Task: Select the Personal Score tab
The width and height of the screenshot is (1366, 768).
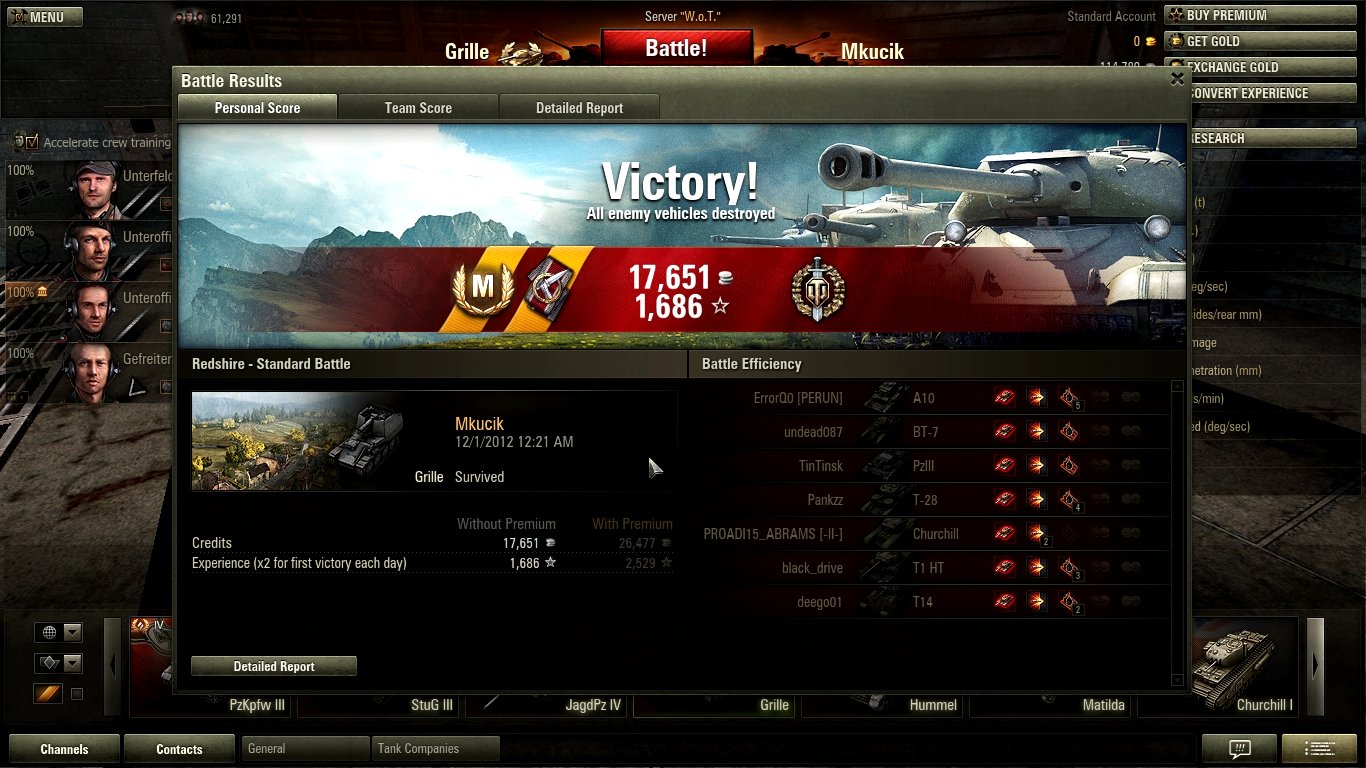Action: pos(257,108)
